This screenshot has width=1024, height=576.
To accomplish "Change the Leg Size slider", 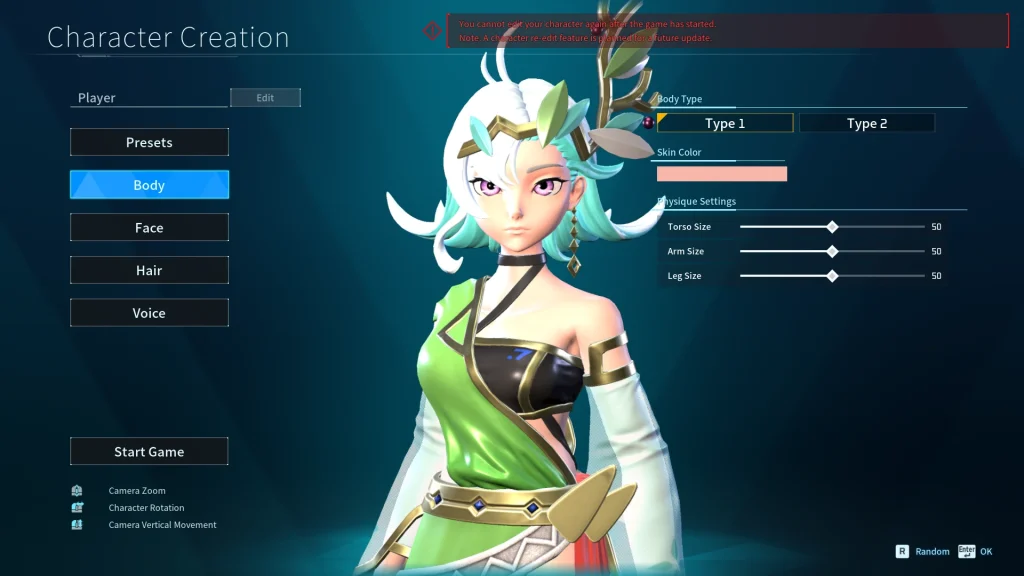I will coord(832,276).
